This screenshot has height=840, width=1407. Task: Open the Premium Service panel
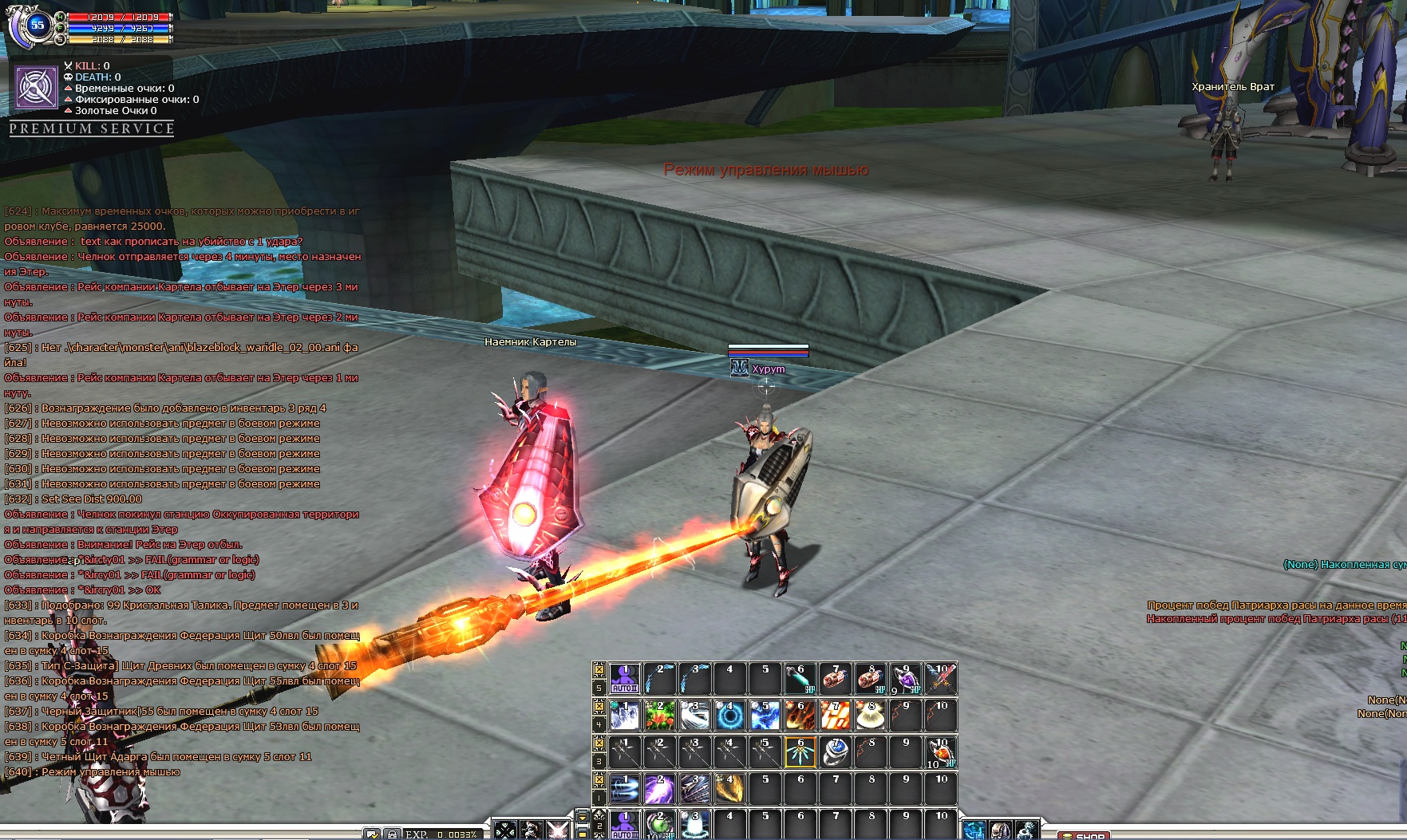pos(92,128)
